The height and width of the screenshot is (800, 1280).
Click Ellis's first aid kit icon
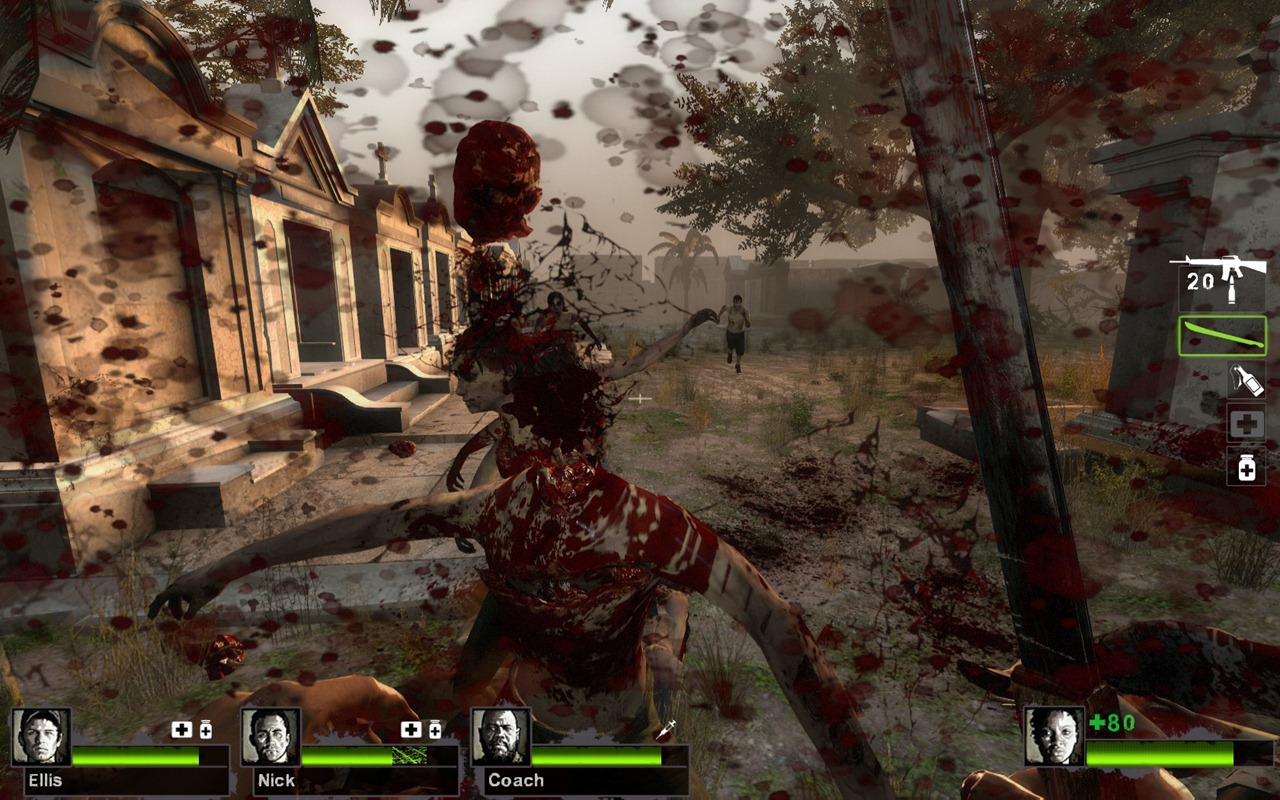[x=181, y=730]
